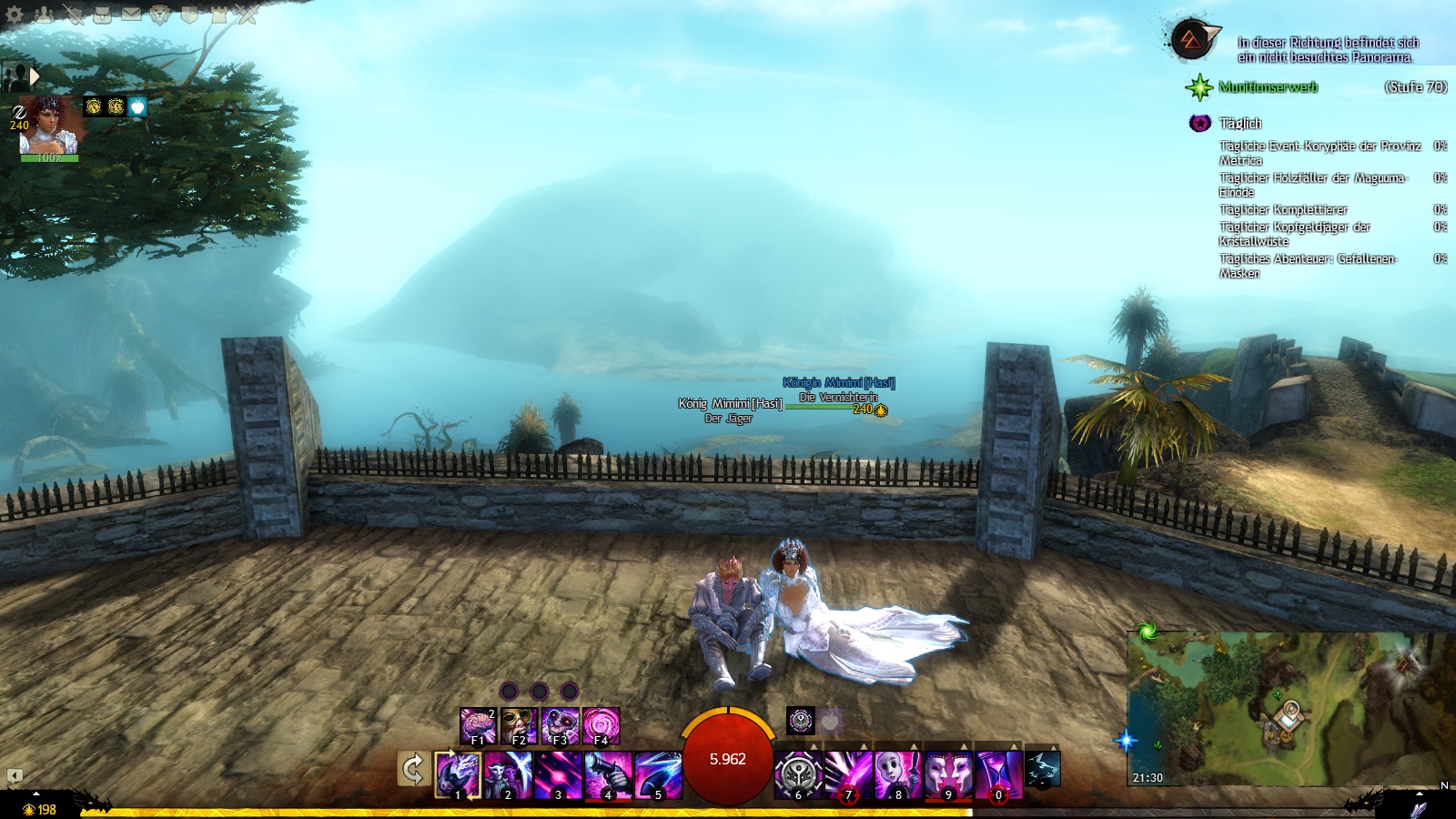Open the WvW castle tower icon
The width and height of the screenshot is (1456, 819).
click(x=219, y=14)
